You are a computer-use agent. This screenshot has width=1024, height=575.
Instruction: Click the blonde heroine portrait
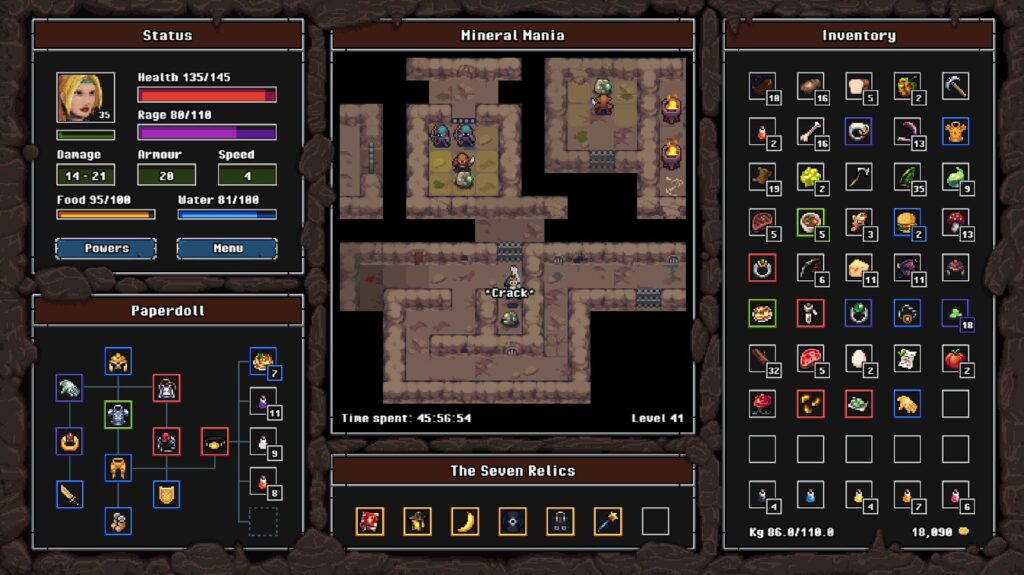click(x=76, y=98)
